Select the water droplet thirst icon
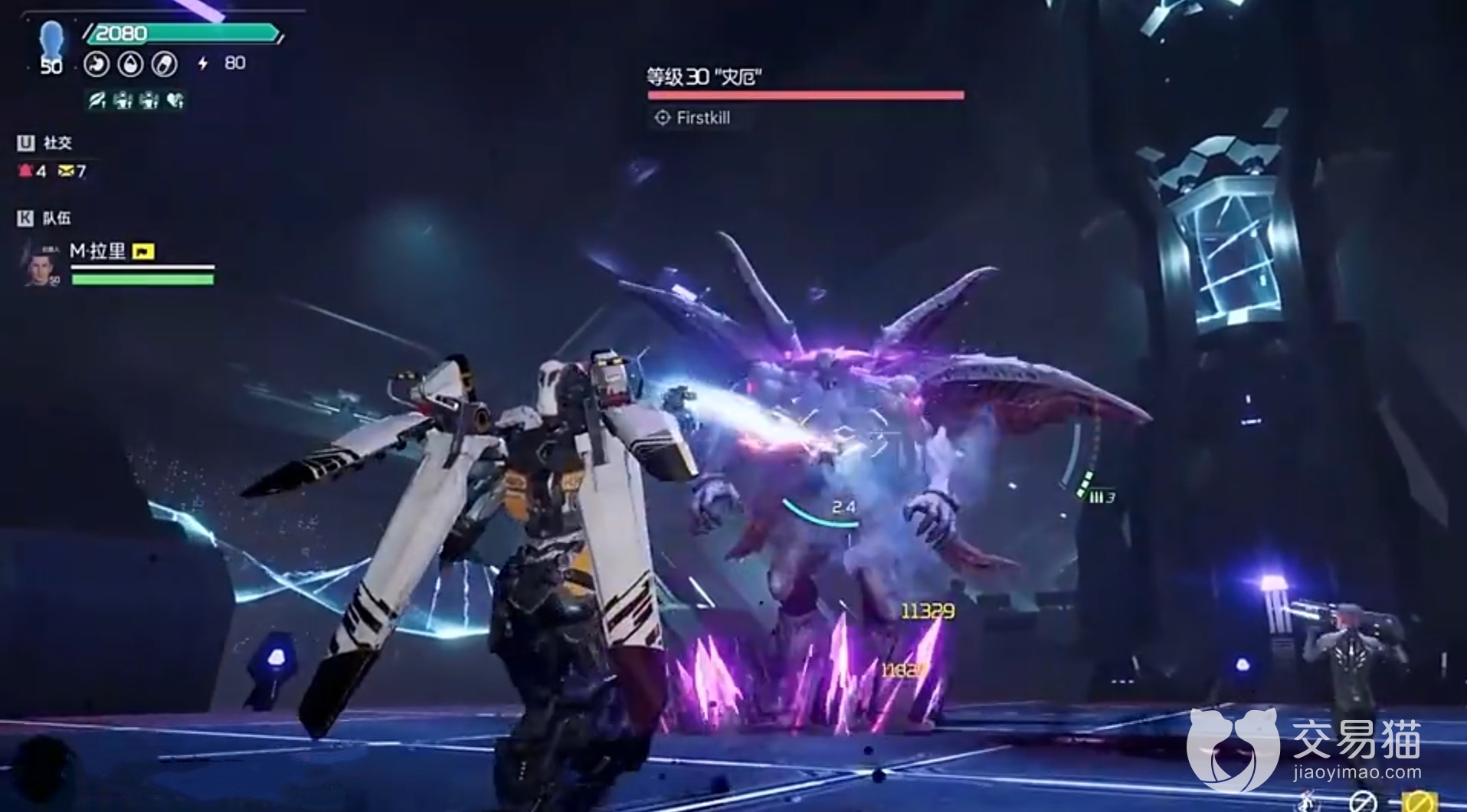 click(130, 64)
